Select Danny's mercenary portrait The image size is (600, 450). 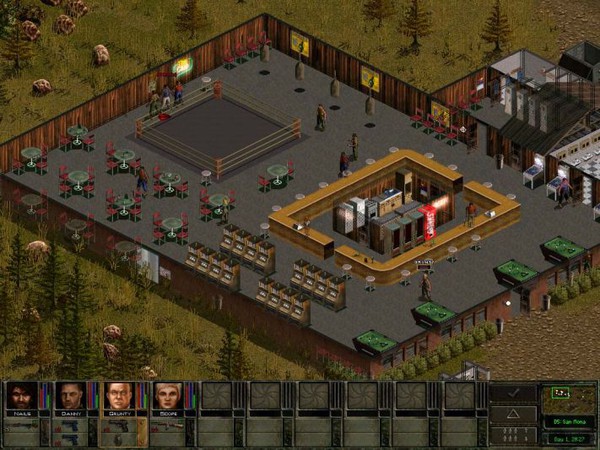pos(70,396)
